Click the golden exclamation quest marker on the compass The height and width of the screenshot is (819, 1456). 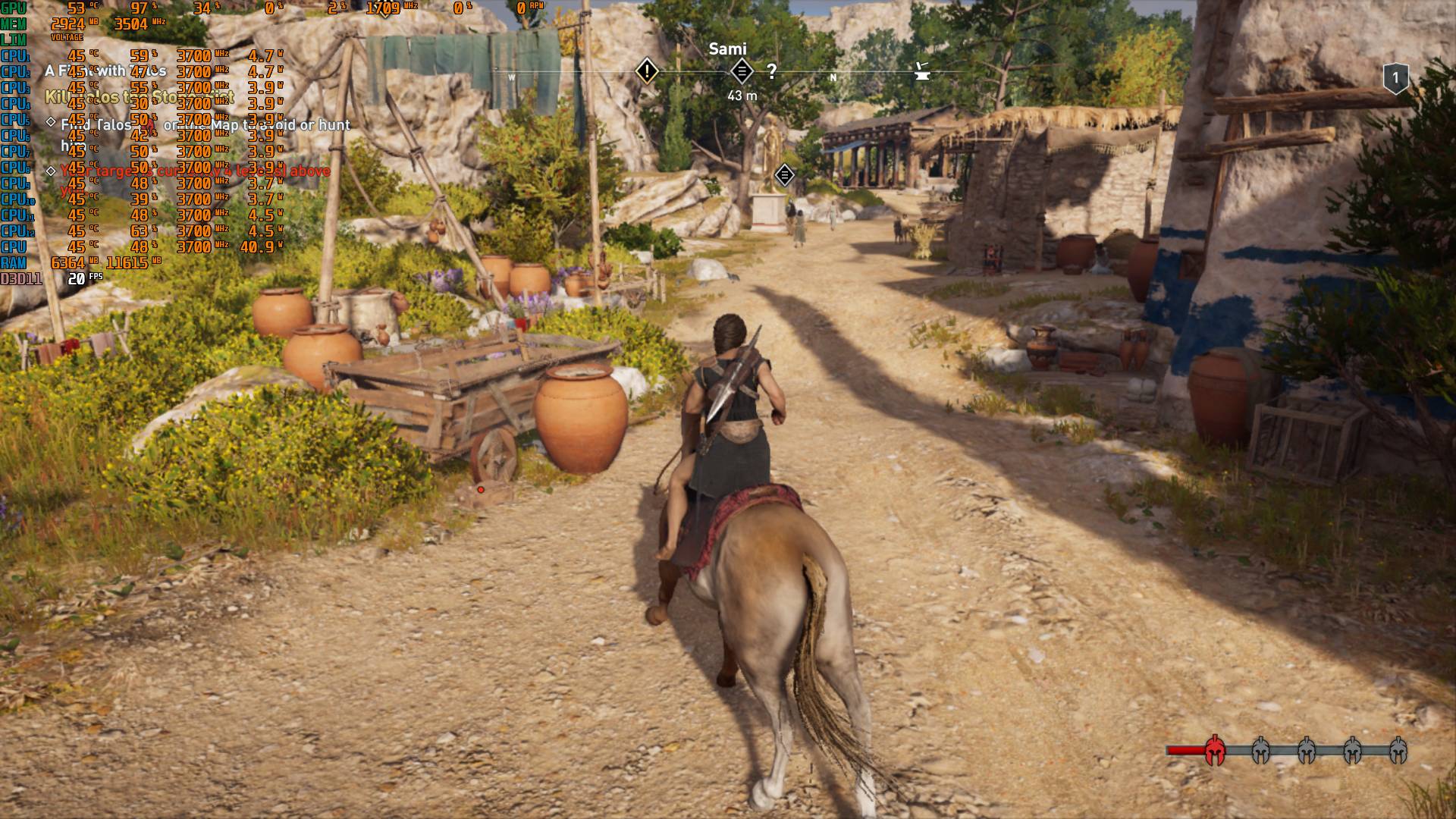[646, 72]
